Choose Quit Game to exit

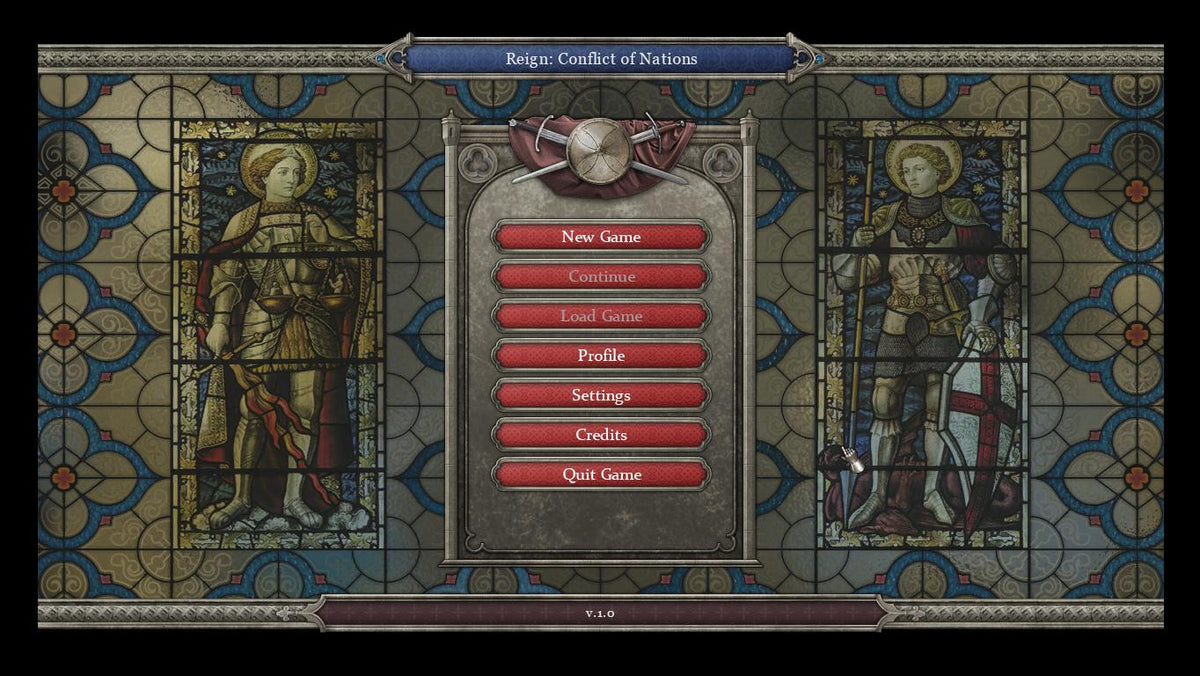pyautogui.click(x=601, y=474)
